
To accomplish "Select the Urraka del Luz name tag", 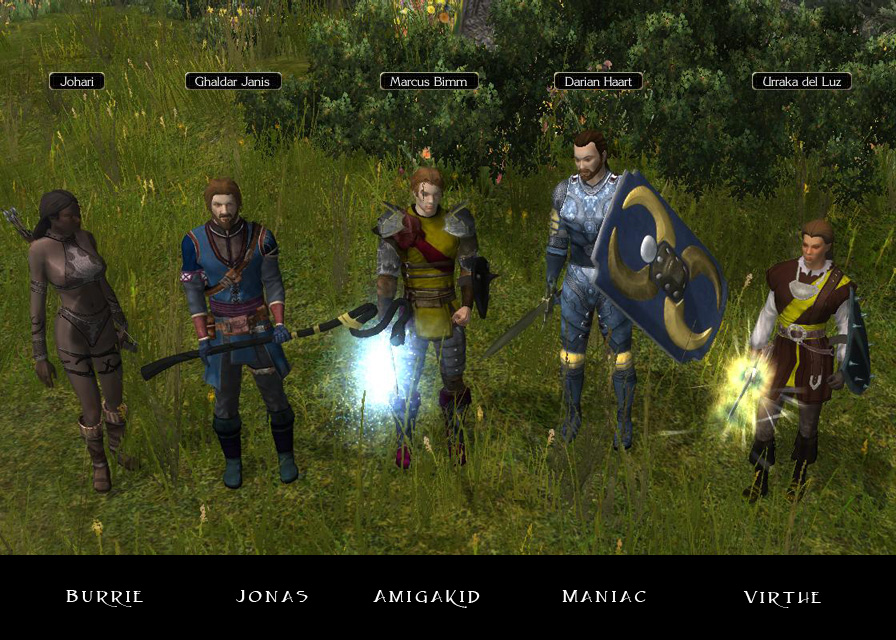I will coord(801,81).
